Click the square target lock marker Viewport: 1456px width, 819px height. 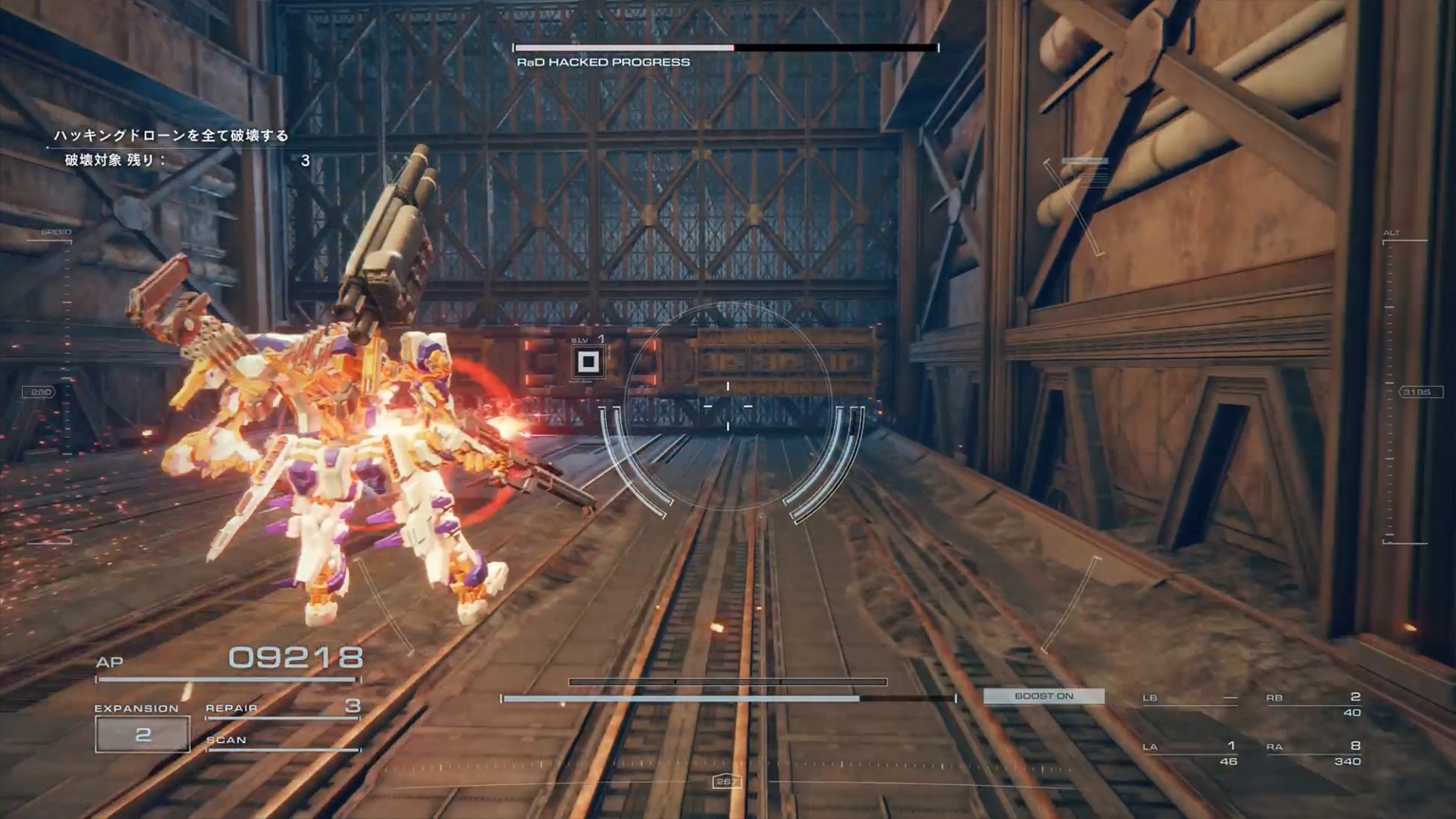pyautogui.click(x=588, y=361)
